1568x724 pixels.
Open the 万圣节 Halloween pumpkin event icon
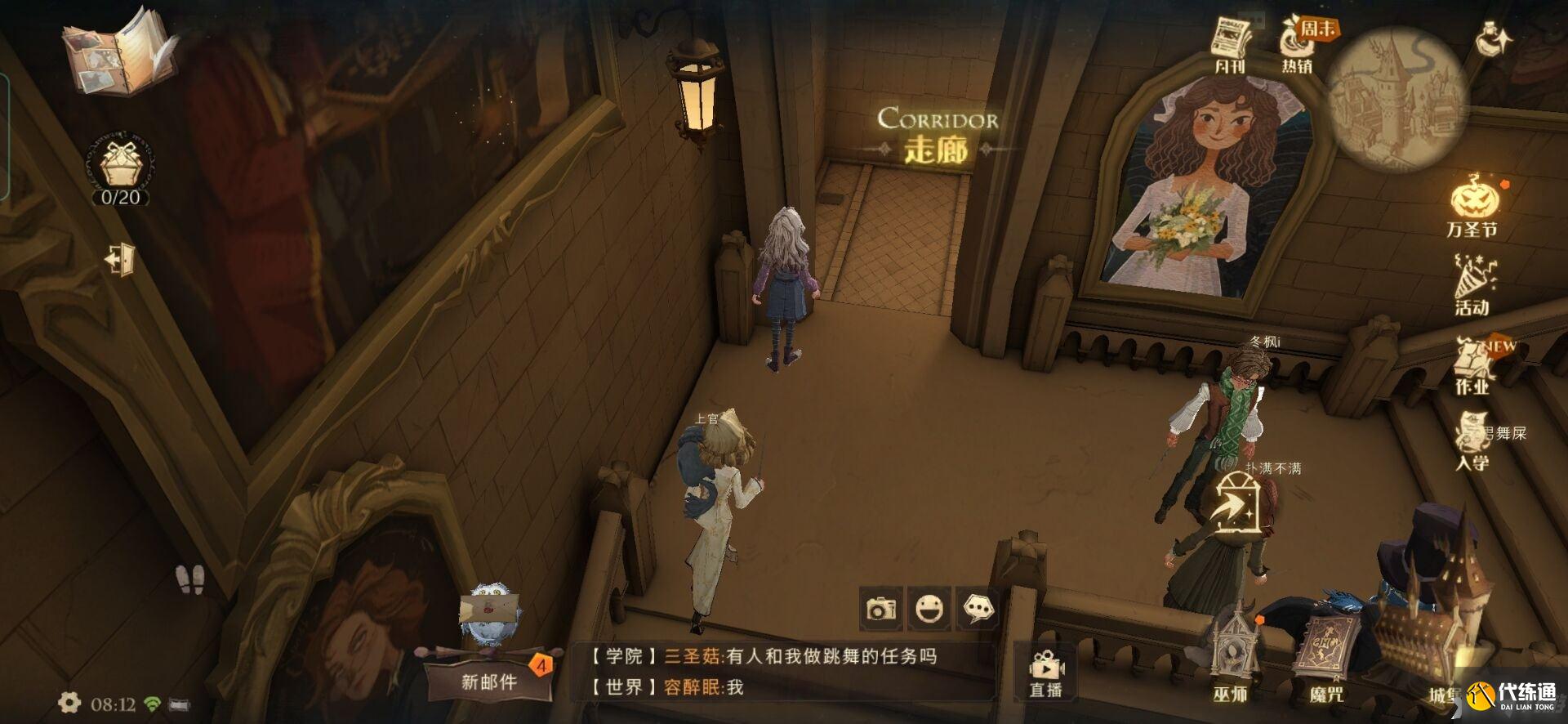(1477, 199)
